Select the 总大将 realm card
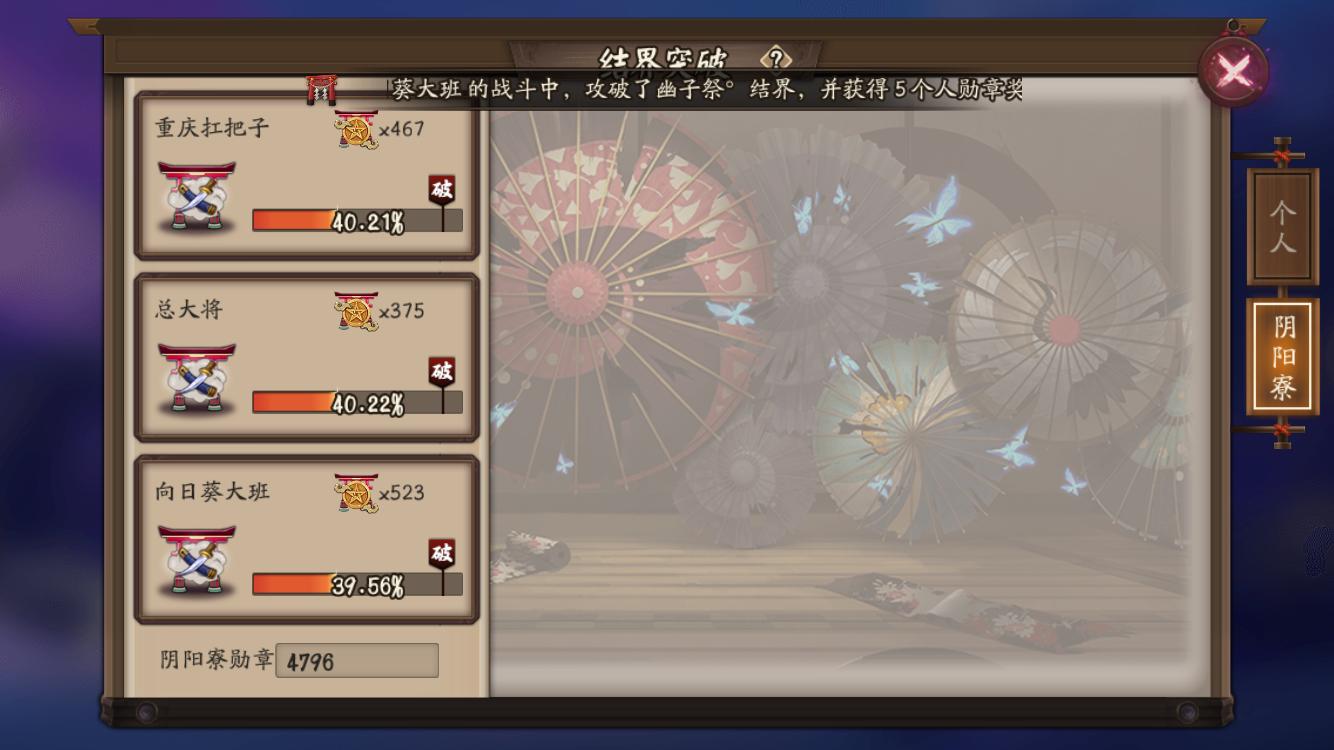 (x=305, y=355)
